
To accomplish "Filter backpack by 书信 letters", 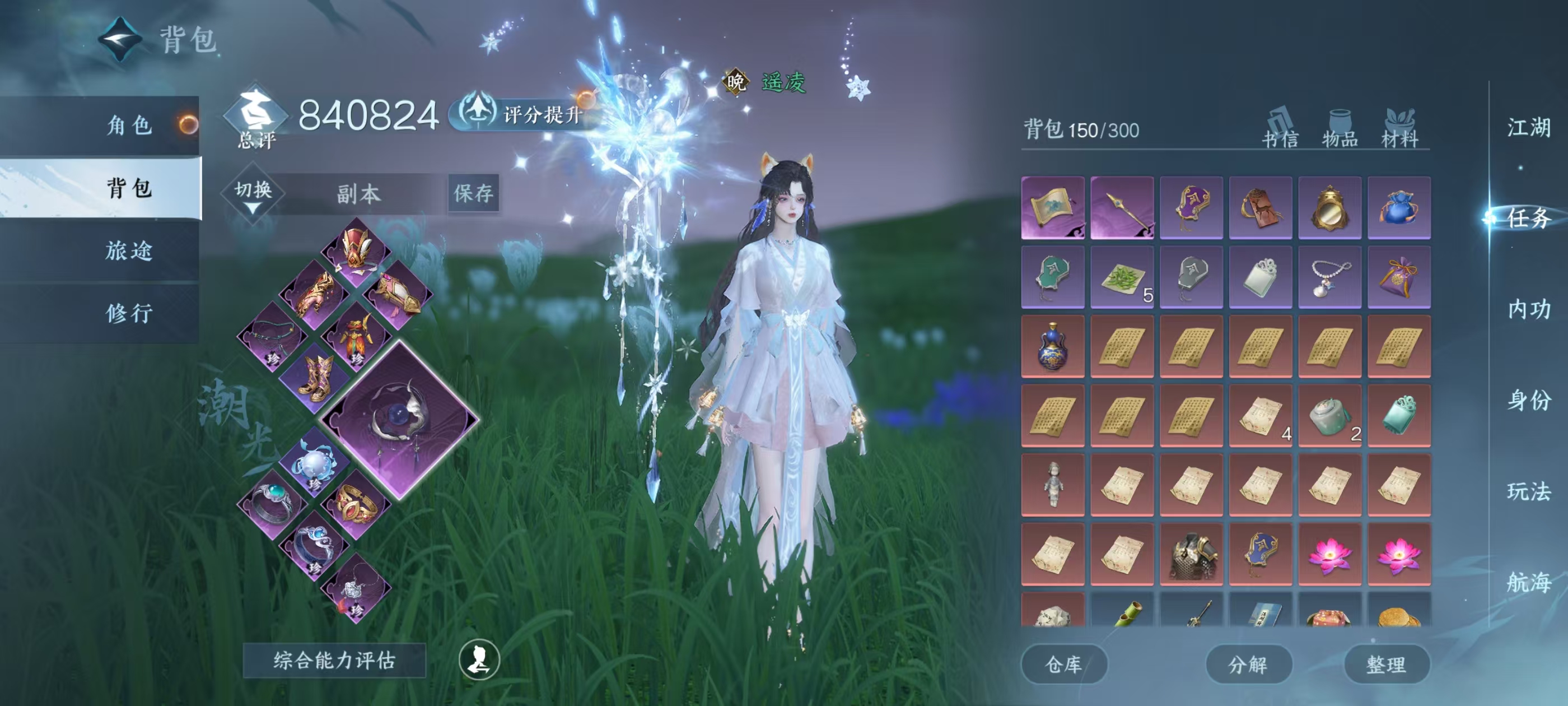I will (1280, 131).
